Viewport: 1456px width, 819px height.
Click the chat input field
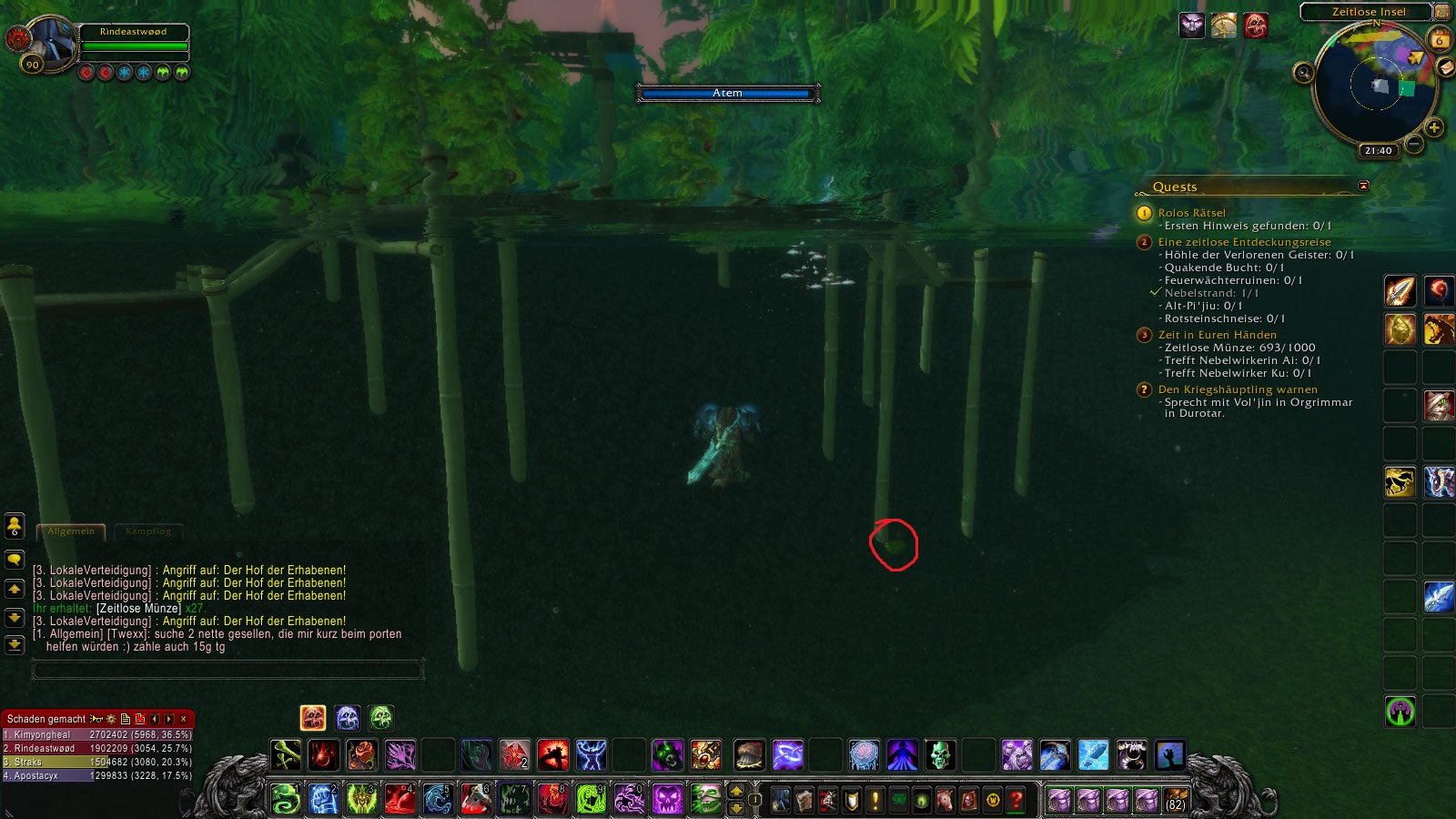[x=227, y=671]
